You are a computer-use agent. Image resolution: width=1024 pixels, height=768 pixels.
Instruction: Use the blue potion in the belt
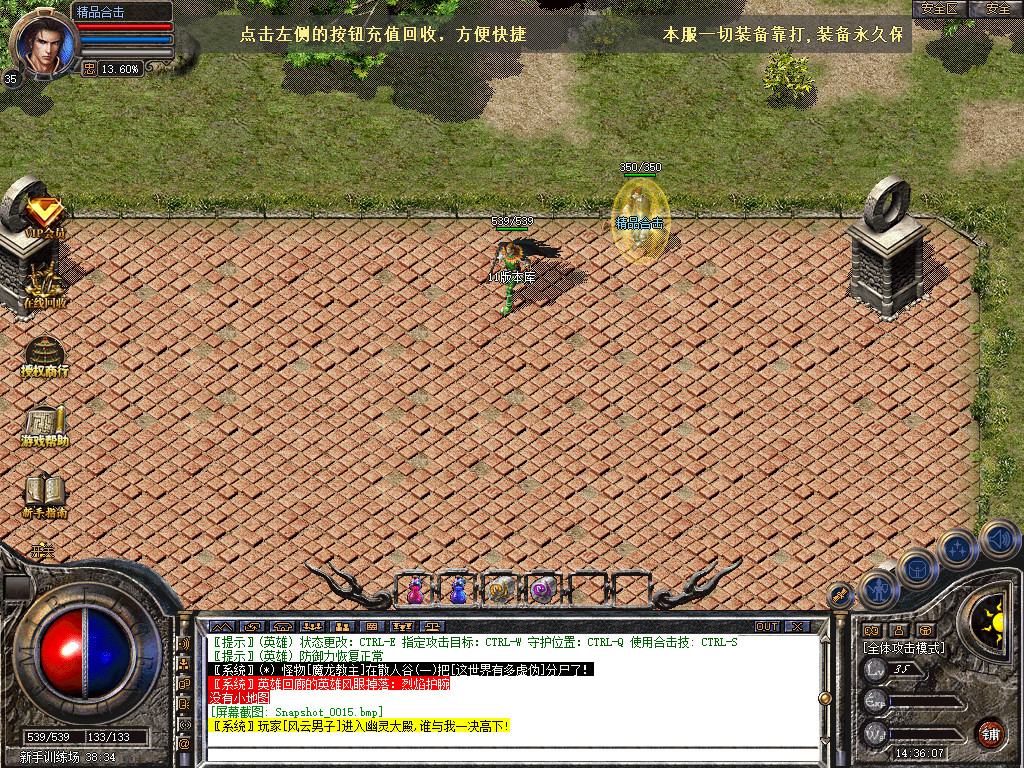coord(458,591)
